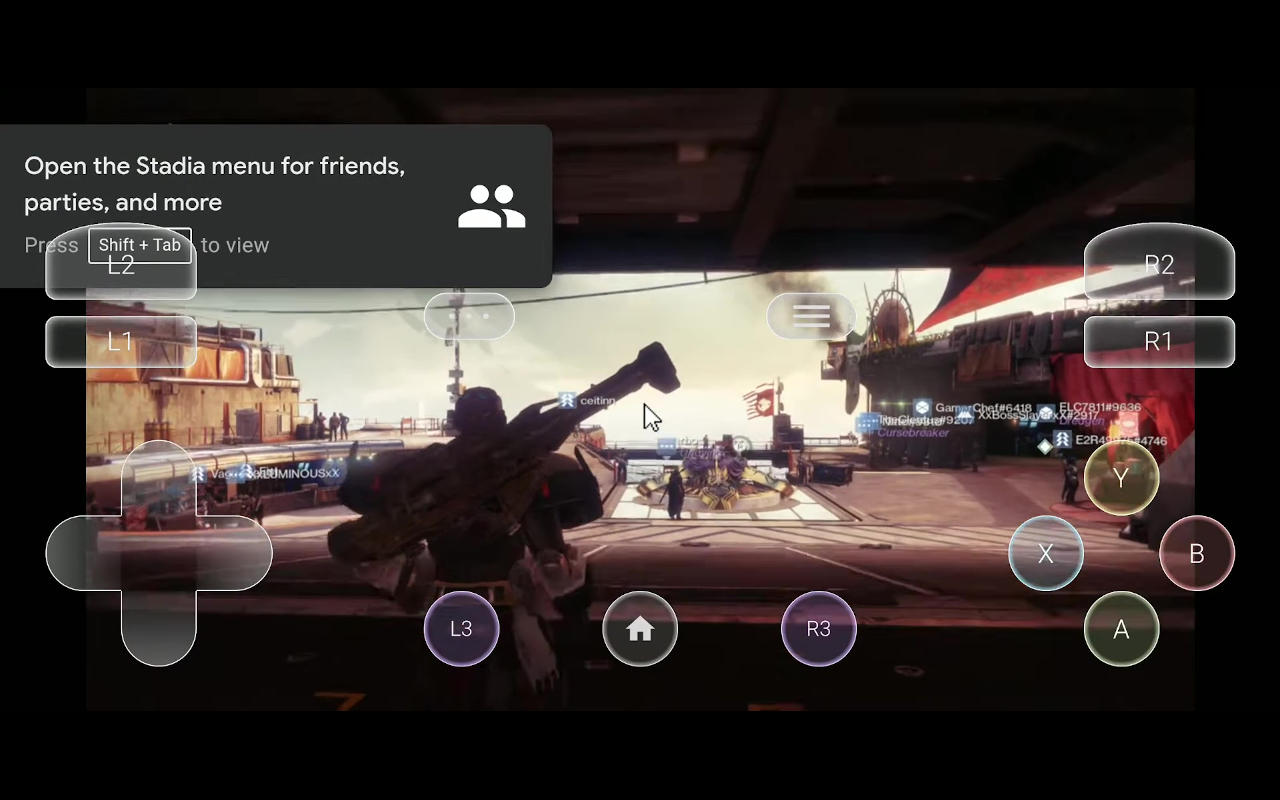Screen dimensions: 1280x800
Task: Tap the red B face button
Action: [1197, 553]
